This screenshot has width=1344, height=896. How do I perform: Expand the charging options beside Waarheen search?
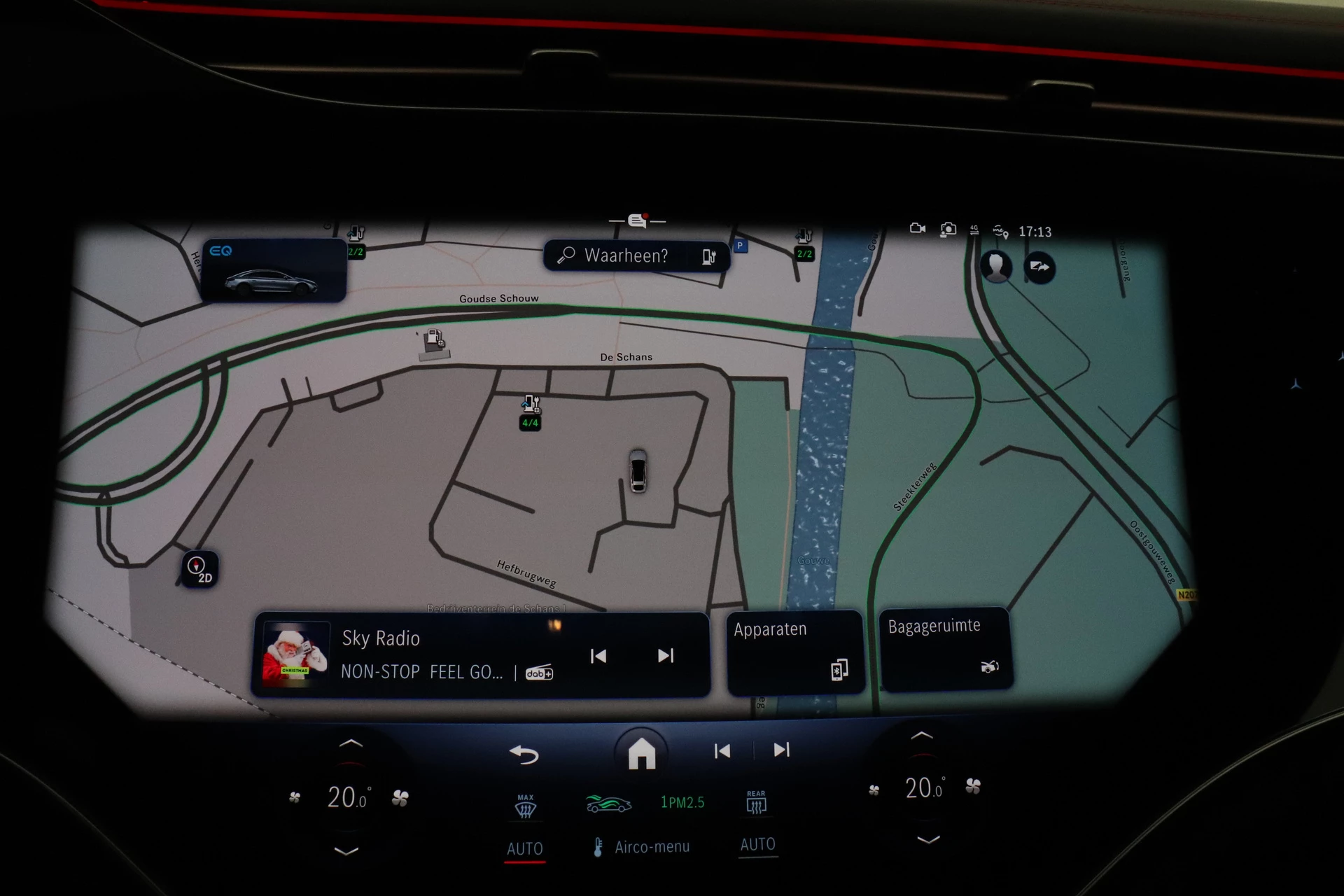pos(708,256)
